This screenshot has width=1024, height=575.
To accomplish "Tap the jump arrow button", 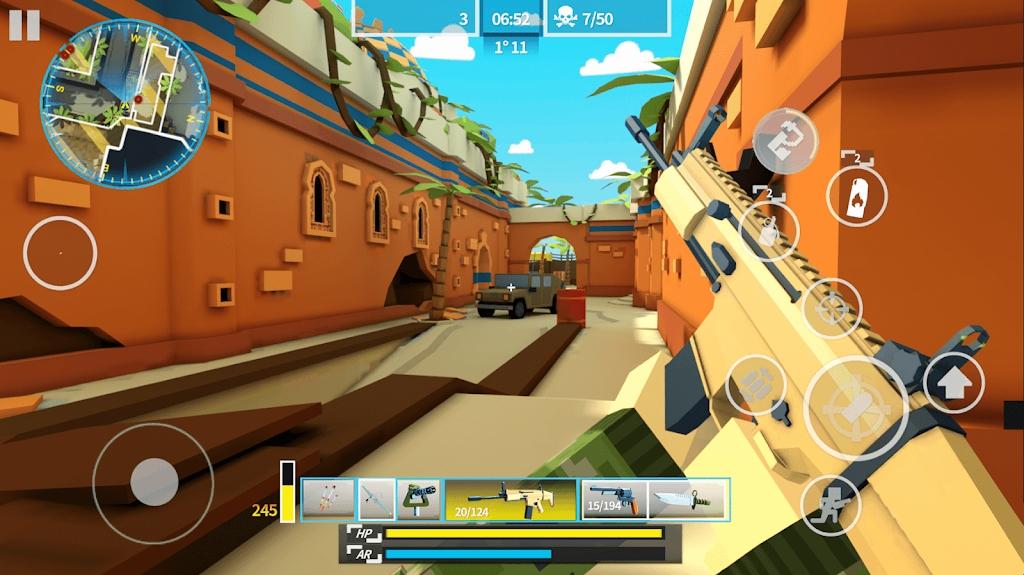I will (953, 382).
